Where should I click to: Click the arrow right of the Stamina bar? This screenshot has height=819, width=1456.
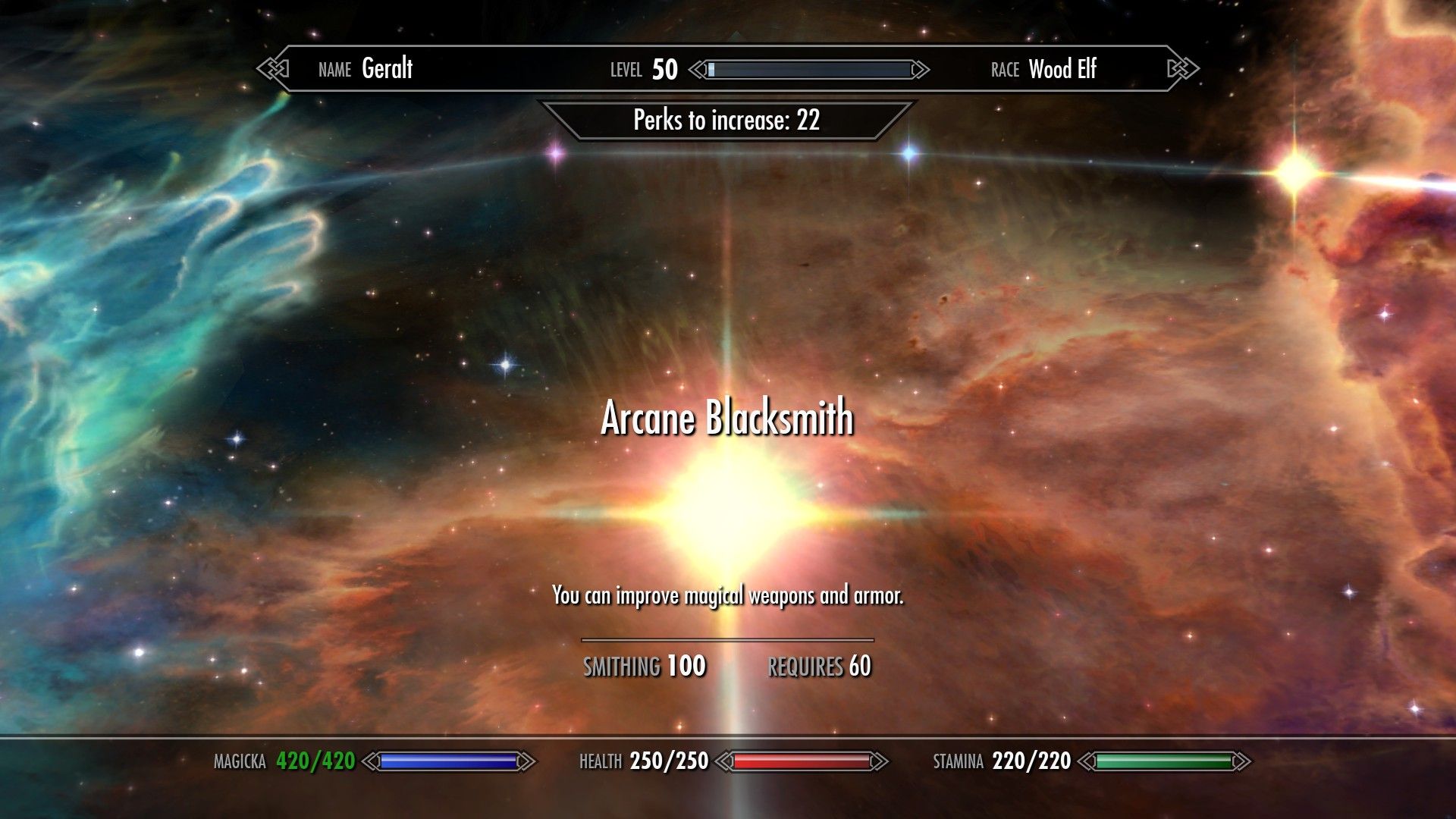pos(1242,761)
